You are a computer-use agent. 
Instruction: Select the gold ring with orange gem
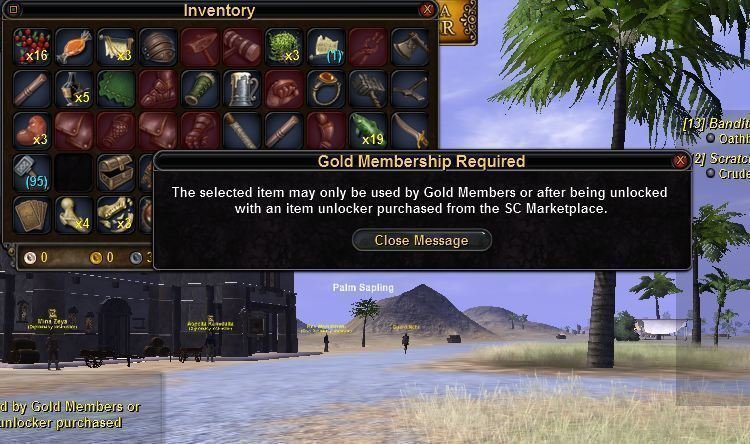325,88
